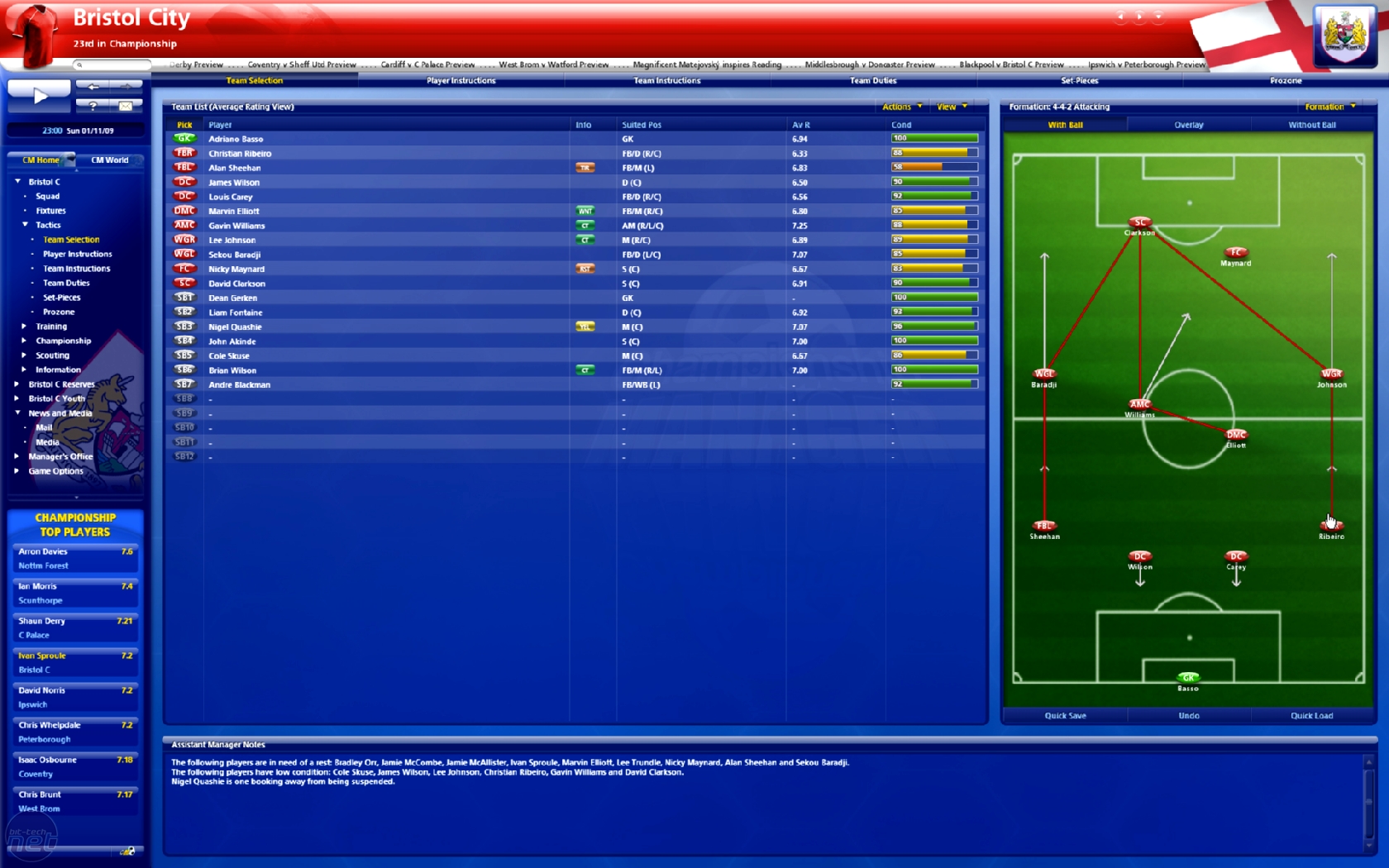Screen dimensions: 1389x868
Task: Switch to the Set-Pieces tab
Action: 1080,80
